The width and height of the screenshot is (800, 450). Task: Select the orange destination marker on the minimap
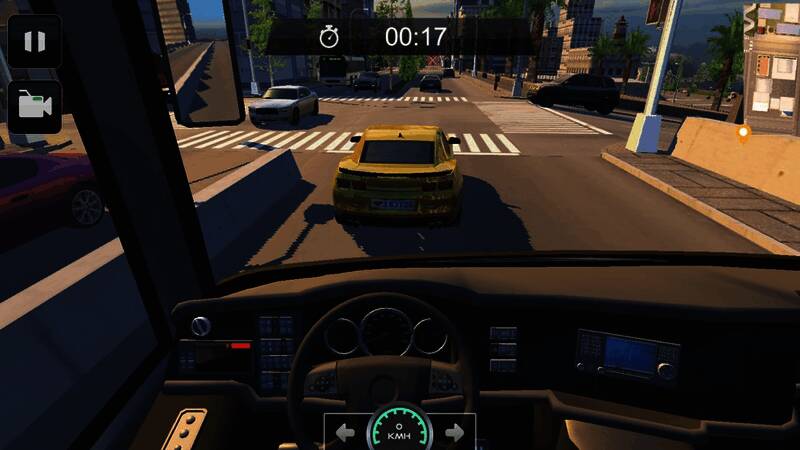tap(742, 132)
